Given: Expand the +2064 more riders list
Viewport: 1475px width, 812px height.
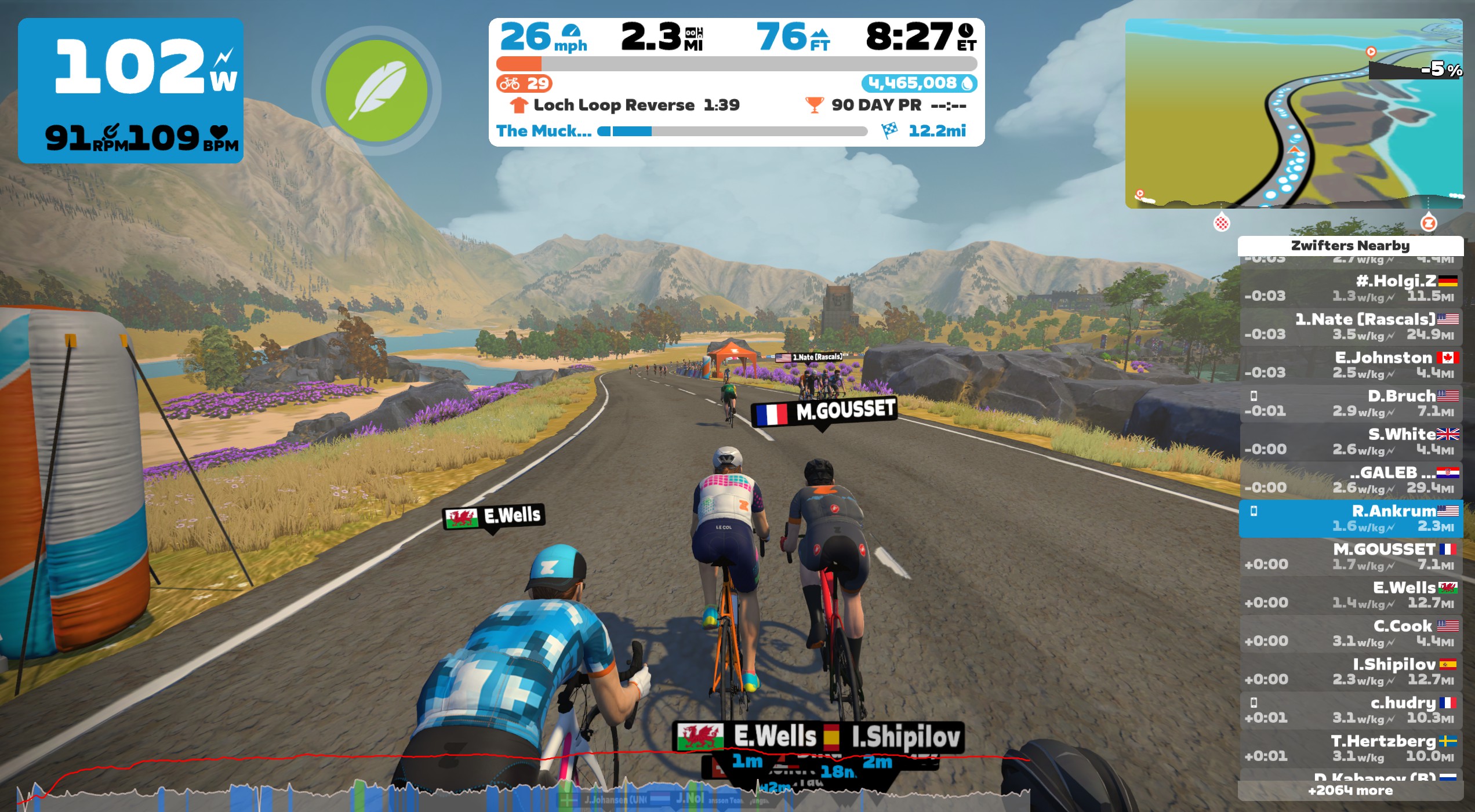Looking at the screenshot, I should (1350, 791).
